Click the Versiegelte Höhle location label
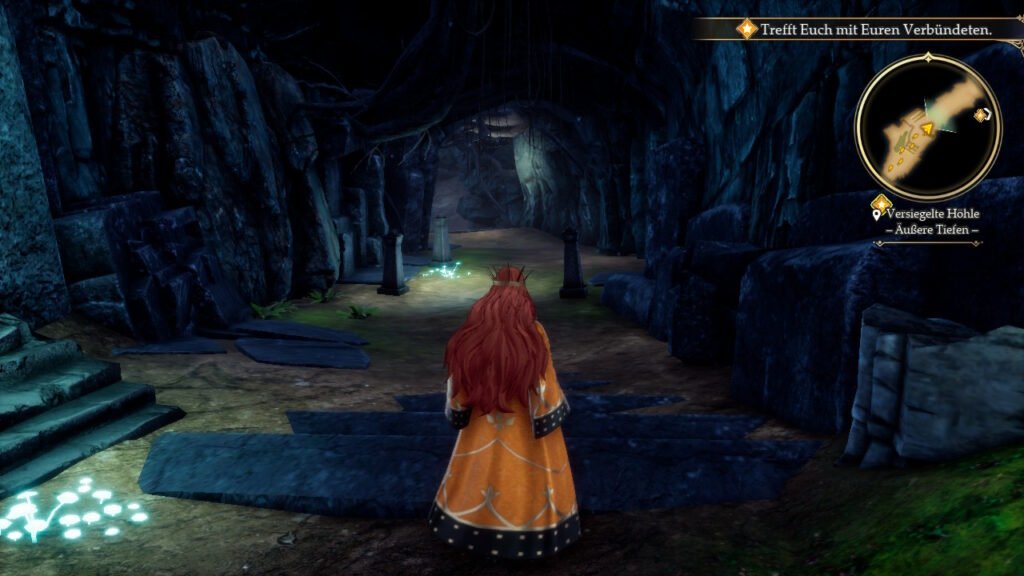This screenshot has height=576, width=1024. tap(933, 213)
